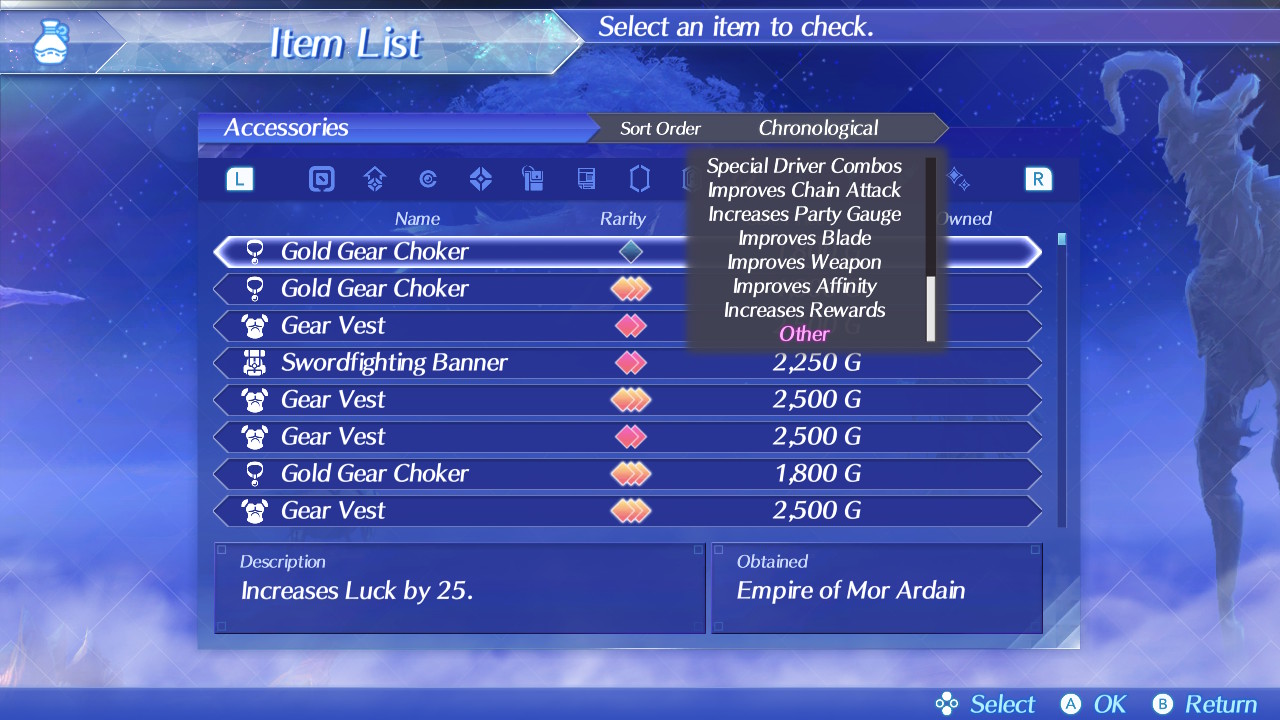Choose Improves Chain Attack filter option
1280x720 pixels.
[804, 190]
